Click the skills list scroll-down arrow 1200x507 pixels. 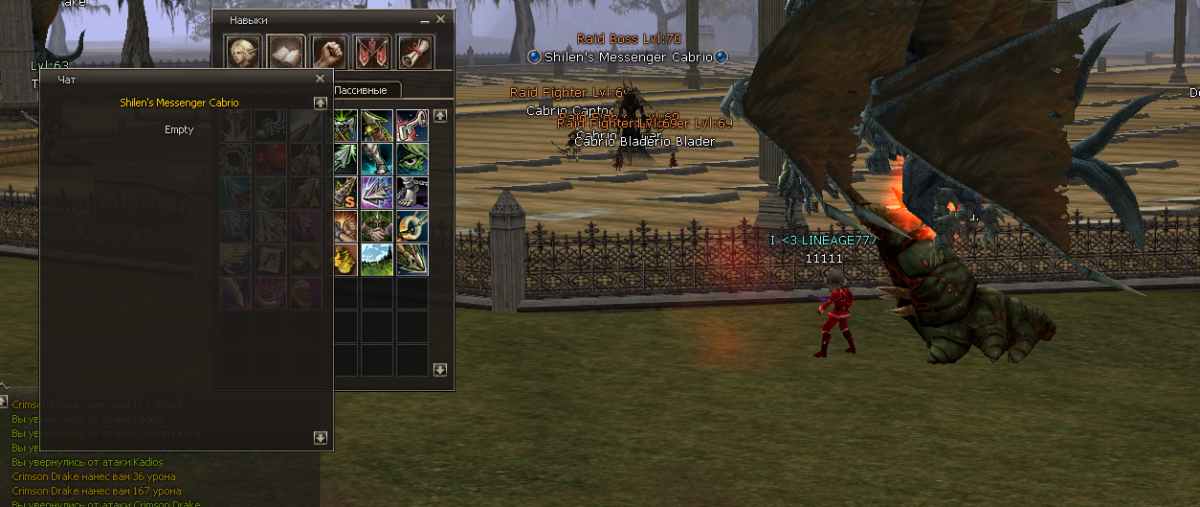pos(440,370)
